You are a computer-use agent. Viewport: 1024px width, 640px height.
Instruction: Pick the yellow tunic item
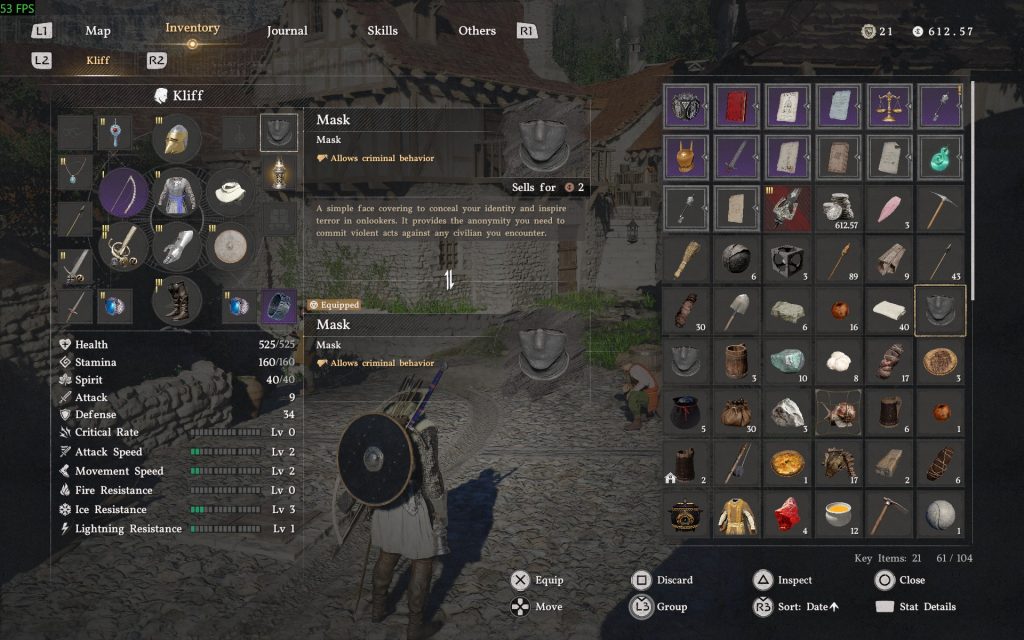point(737,514)
